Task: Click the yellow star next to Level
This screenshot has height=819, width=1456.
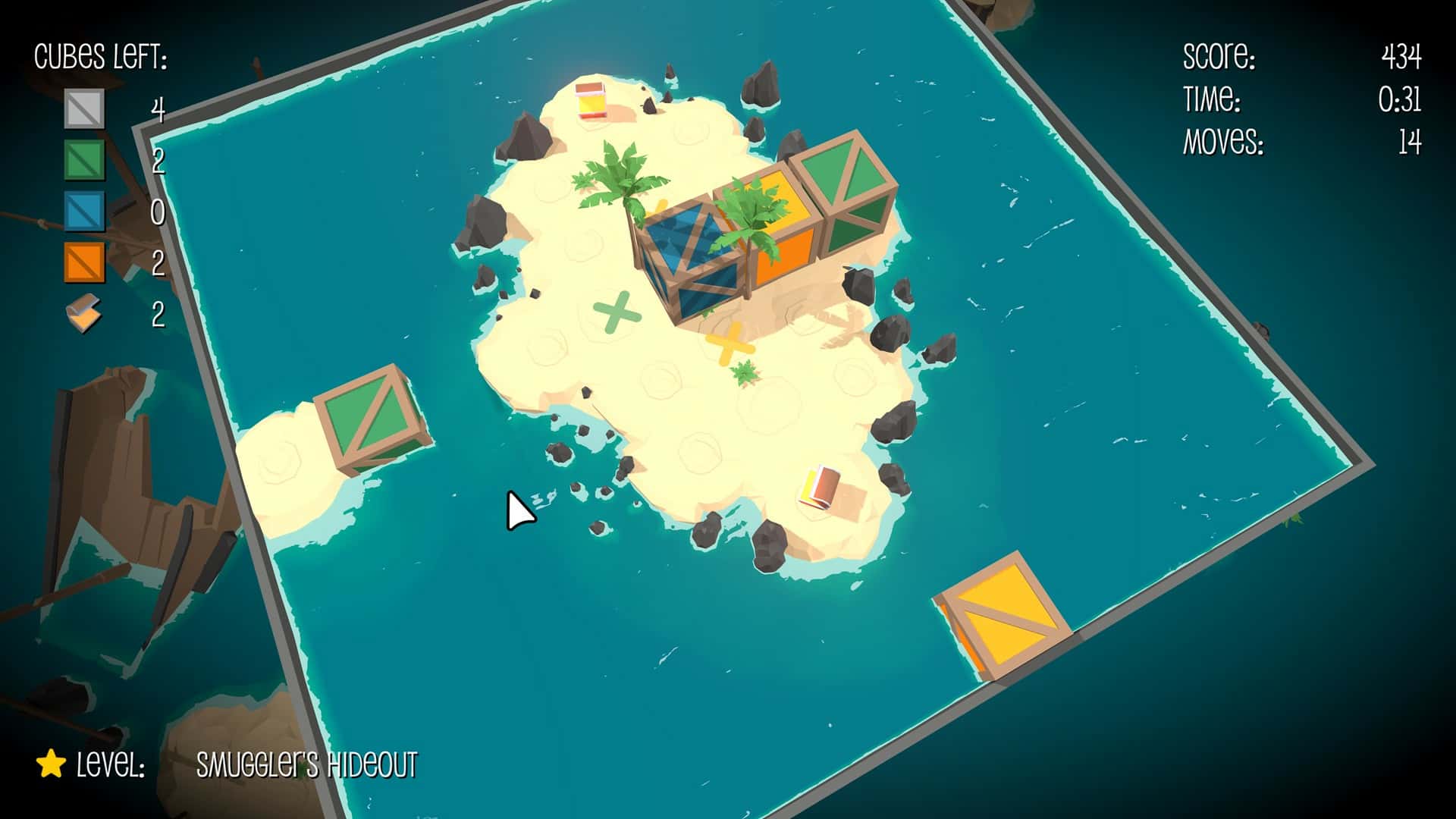Action: pos(50,764)
